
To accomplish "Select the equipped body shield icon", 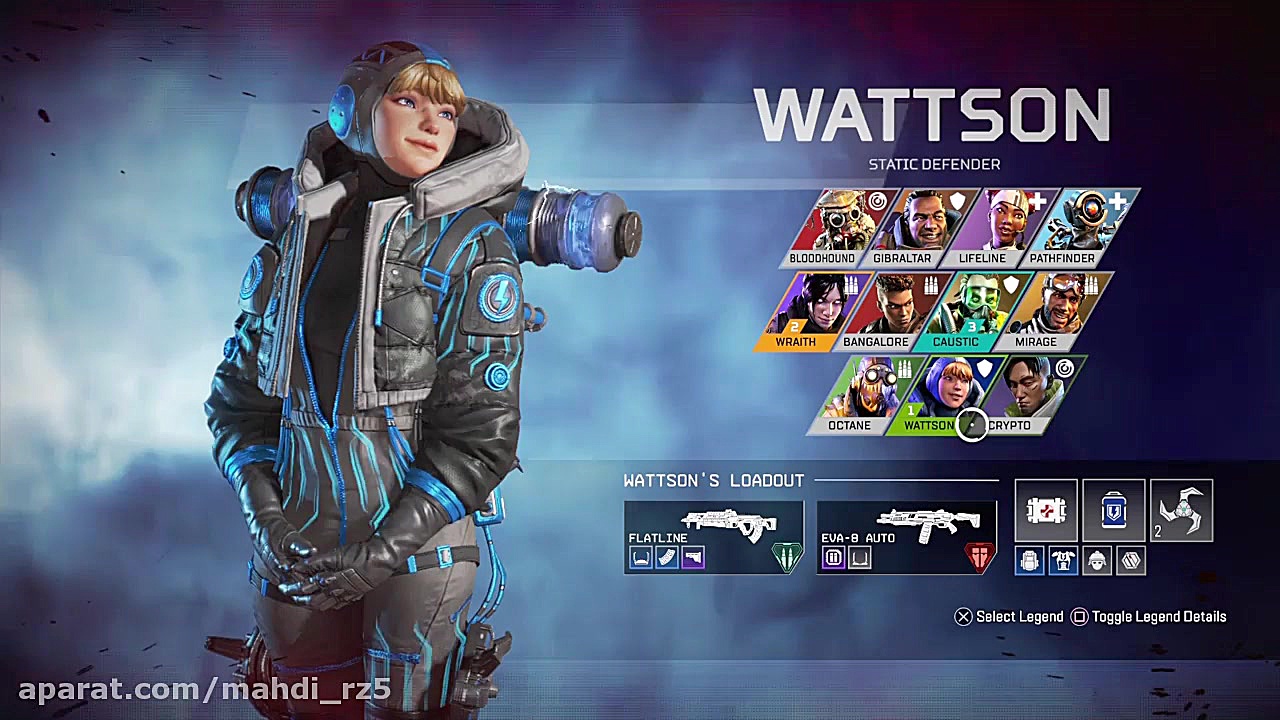I will coord(1064,560).
